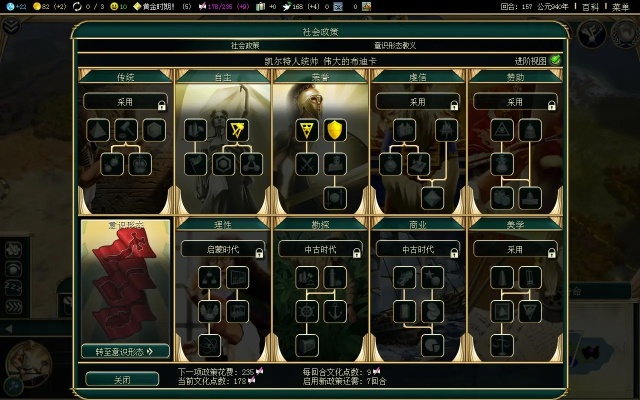The height and width of the screenshot is (400, 640).
Task: Switch to the 社会政策 tab
Action: pos(245,46)
